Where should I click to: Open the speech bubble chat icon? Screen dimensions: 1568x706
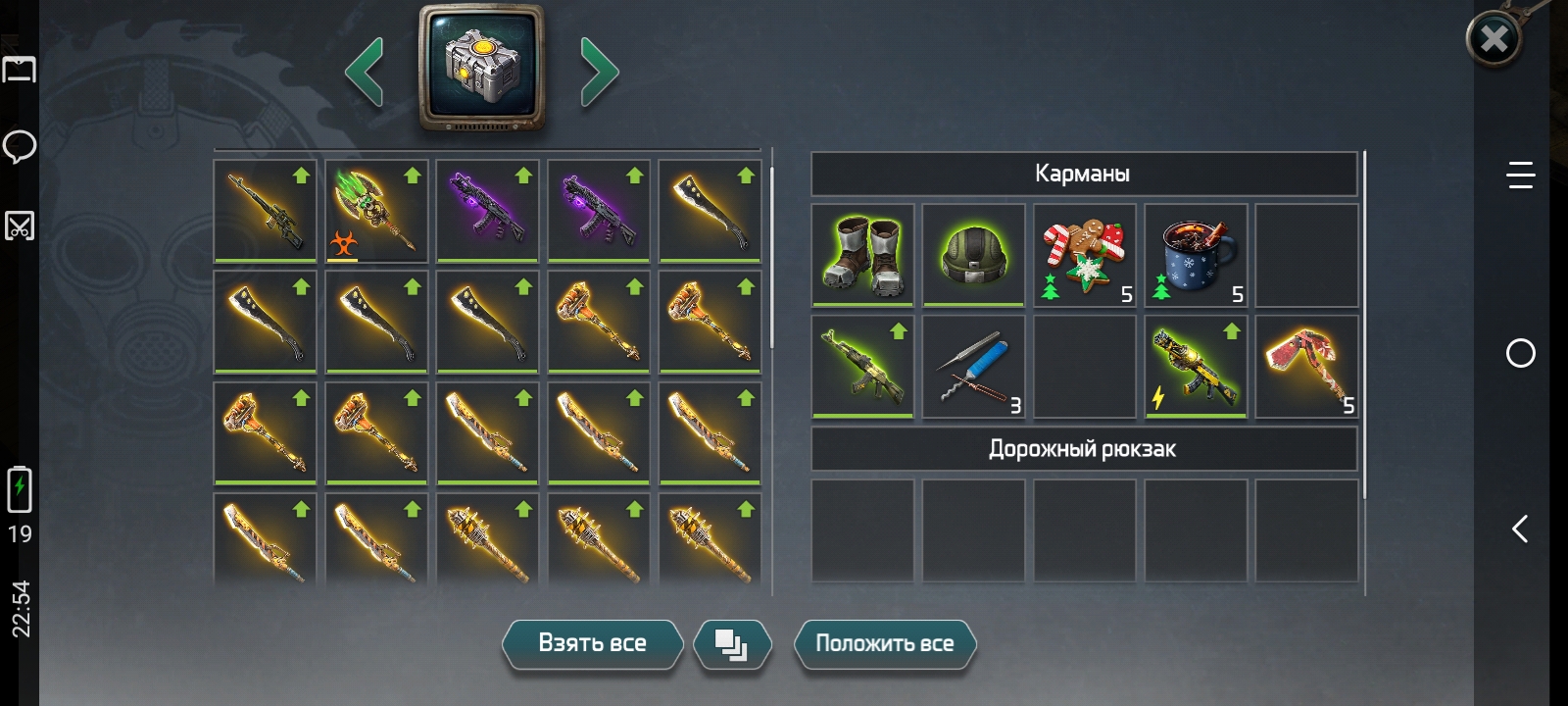[20, 147]
